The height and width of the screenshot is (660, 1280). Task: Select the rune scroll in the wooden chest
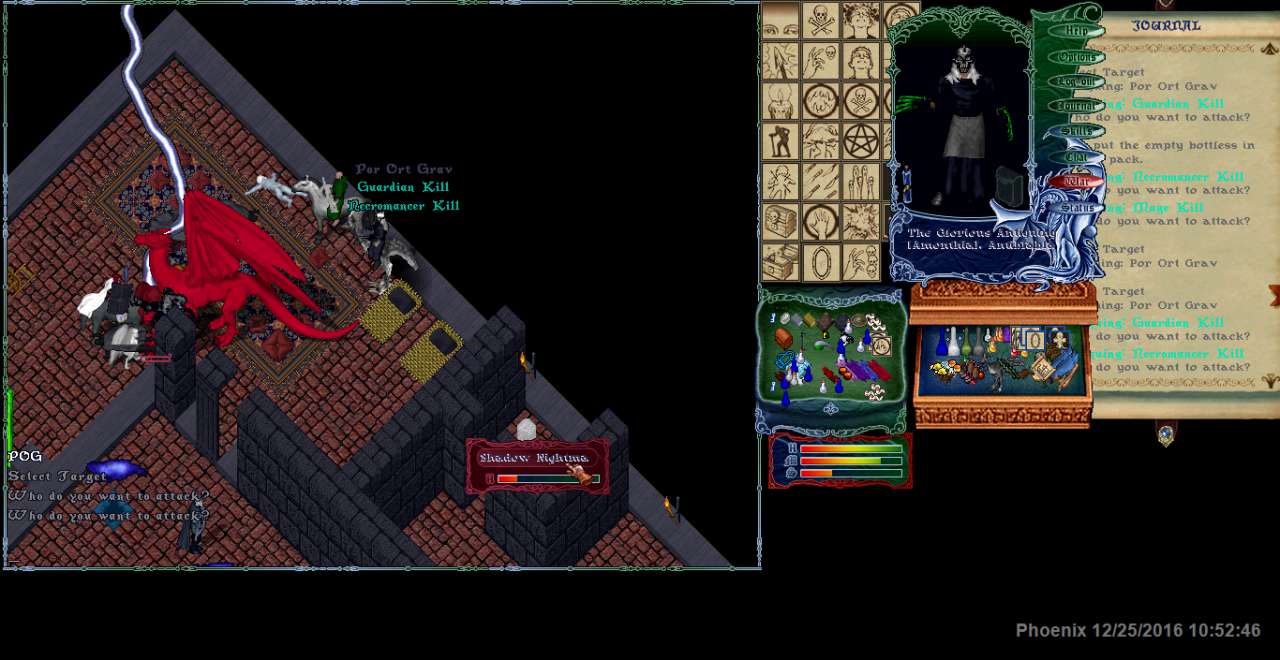tap(1042, 368)
